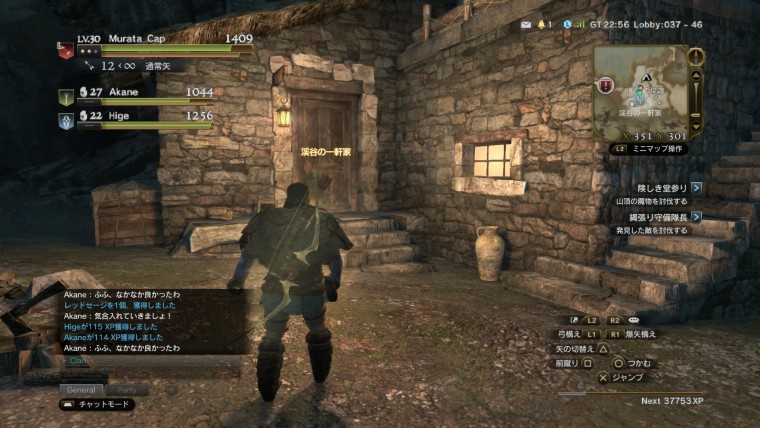Select Murata_Cap's red vocation emblem

pyautogui.click(x=65, y=47)
